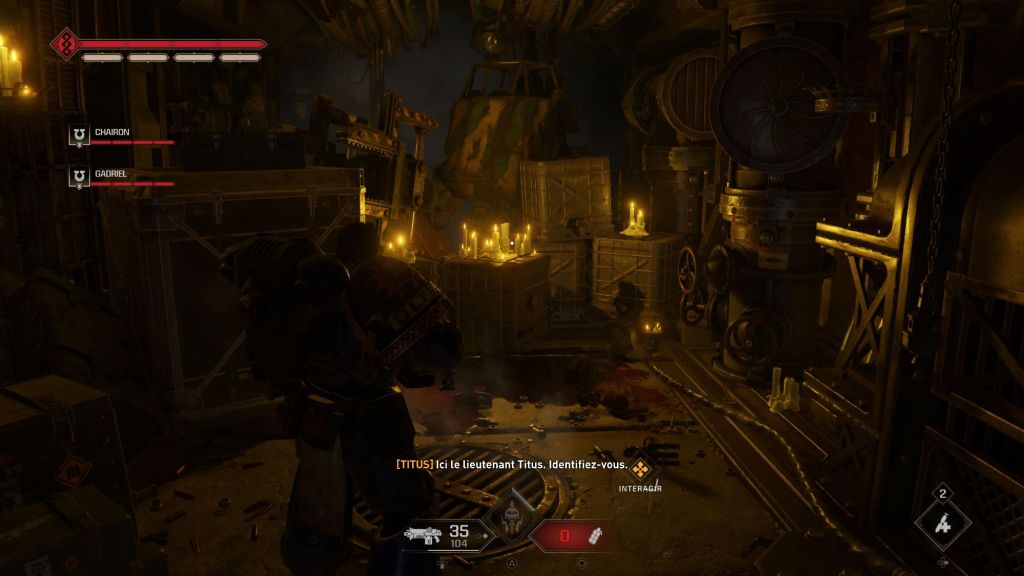
Task: Click the red player emblem beside the health bar
Action: tap(64, 43)
